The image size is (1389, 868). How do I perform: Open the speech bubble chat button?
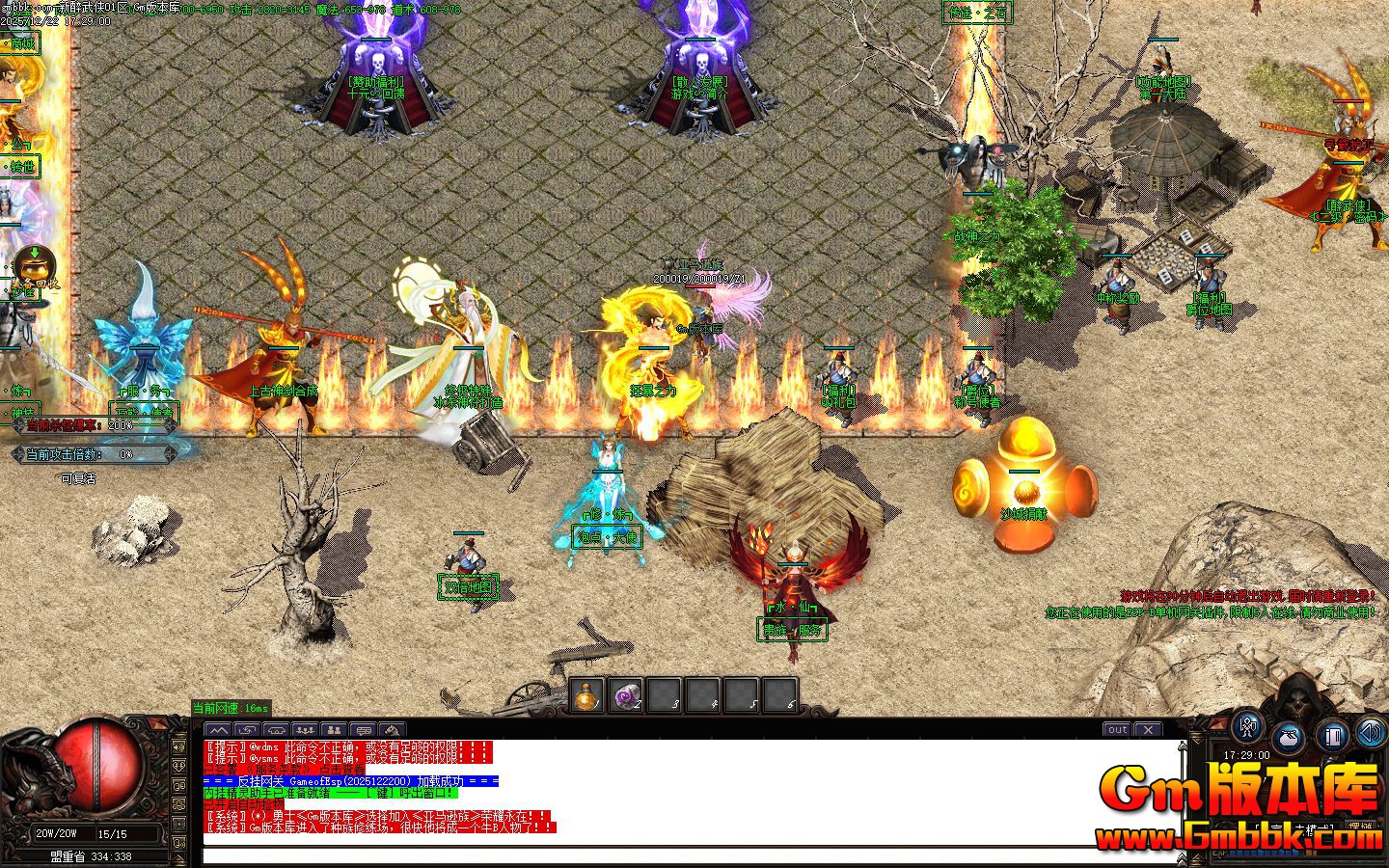363,730
